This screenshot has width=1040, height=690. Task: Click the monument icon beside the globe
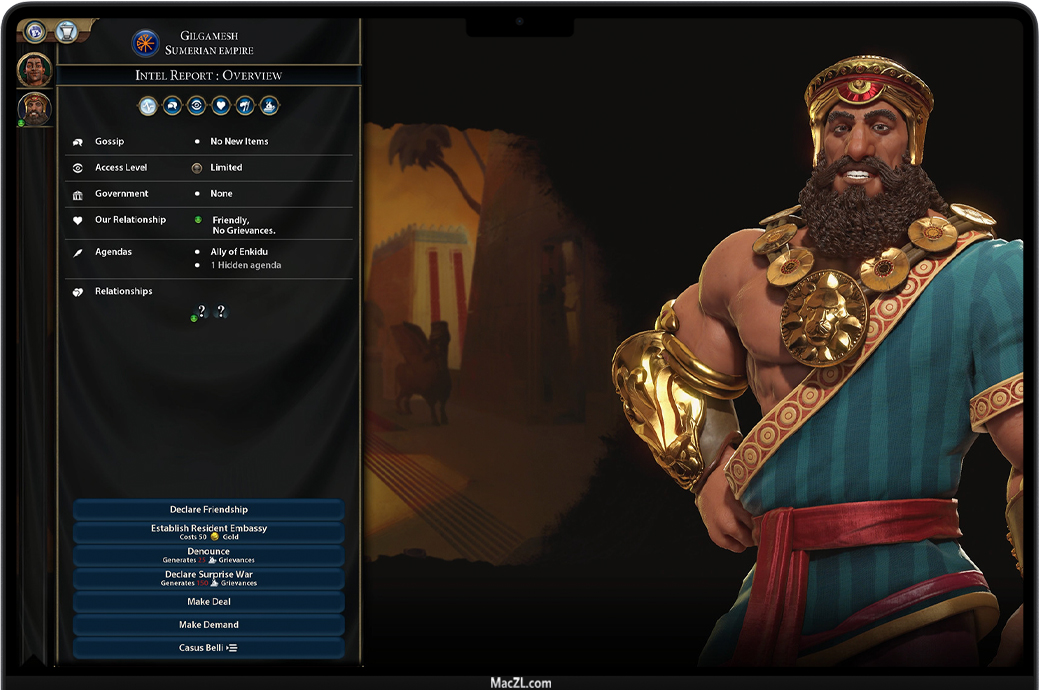(66, 31)
